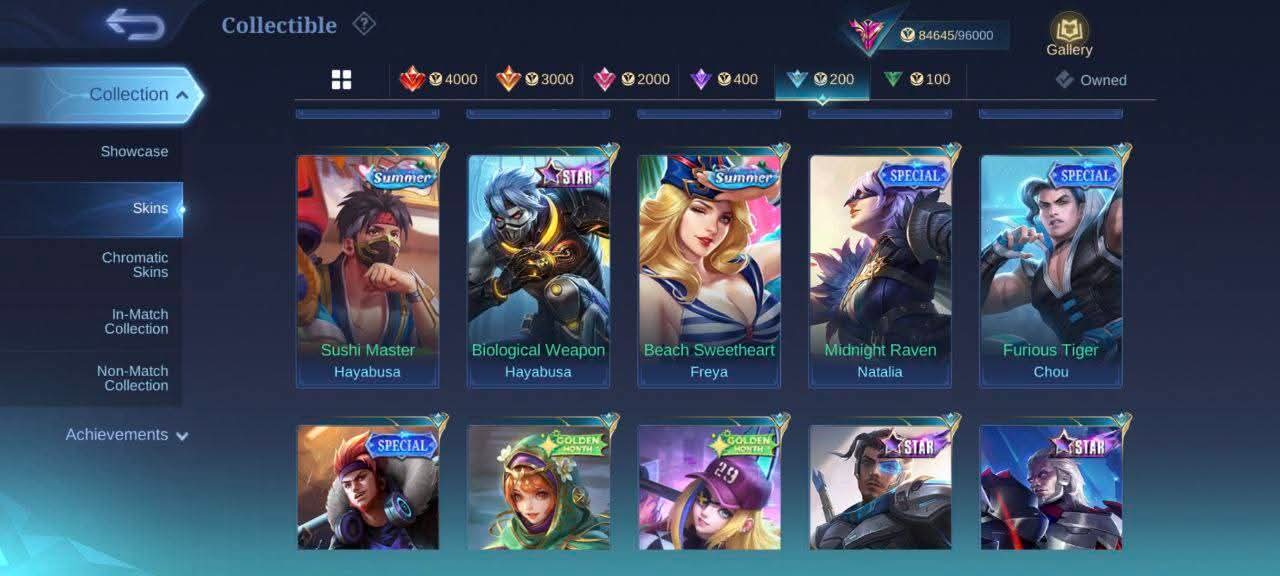Open Non-Match Collection section
Screen dimensions: 1280x576
[x=132, y=378]
